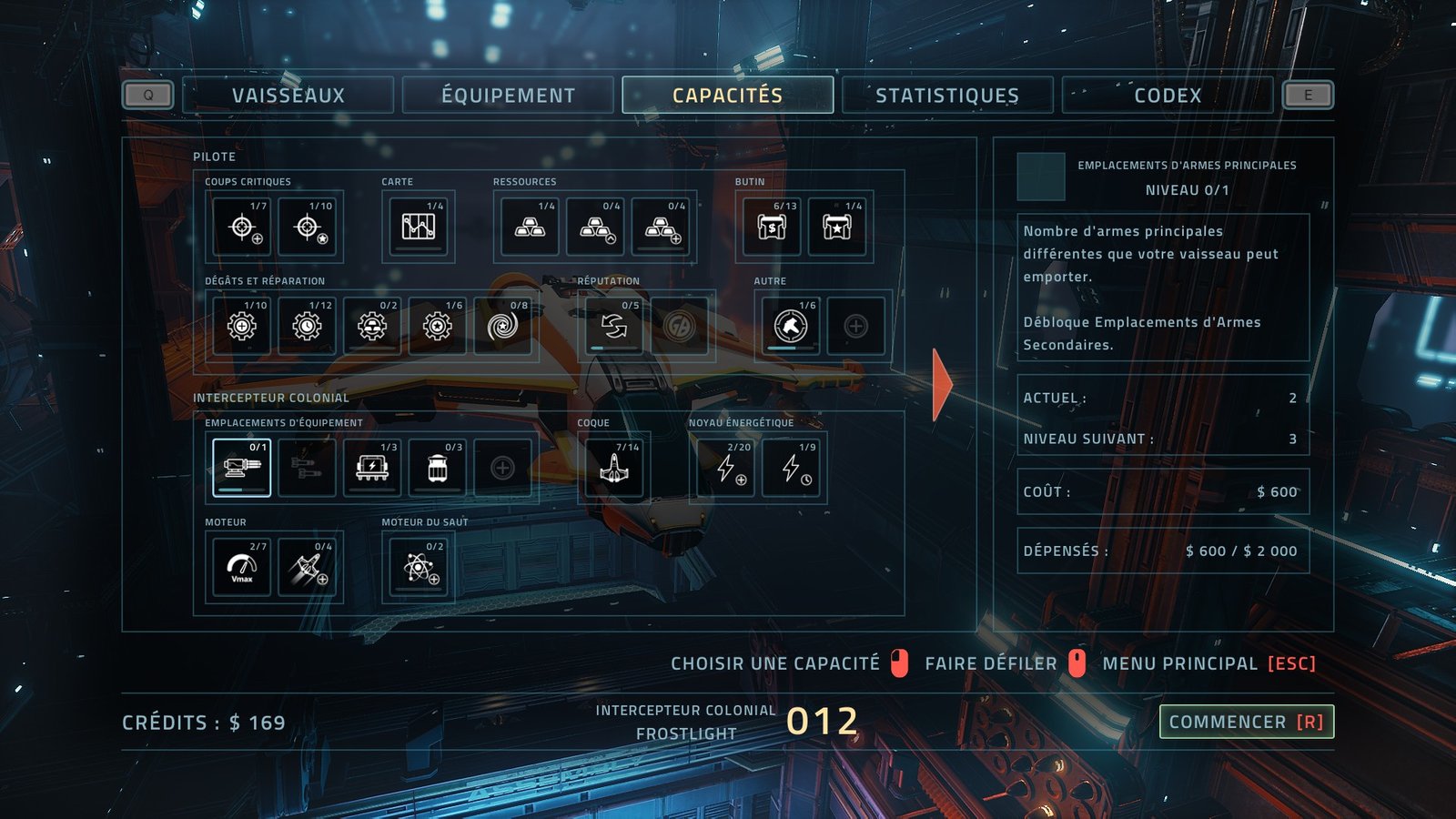Pick the Butin chest with dollar sign
The image size is (1456, 819).
pyautogui.click(x=772, y=227)
